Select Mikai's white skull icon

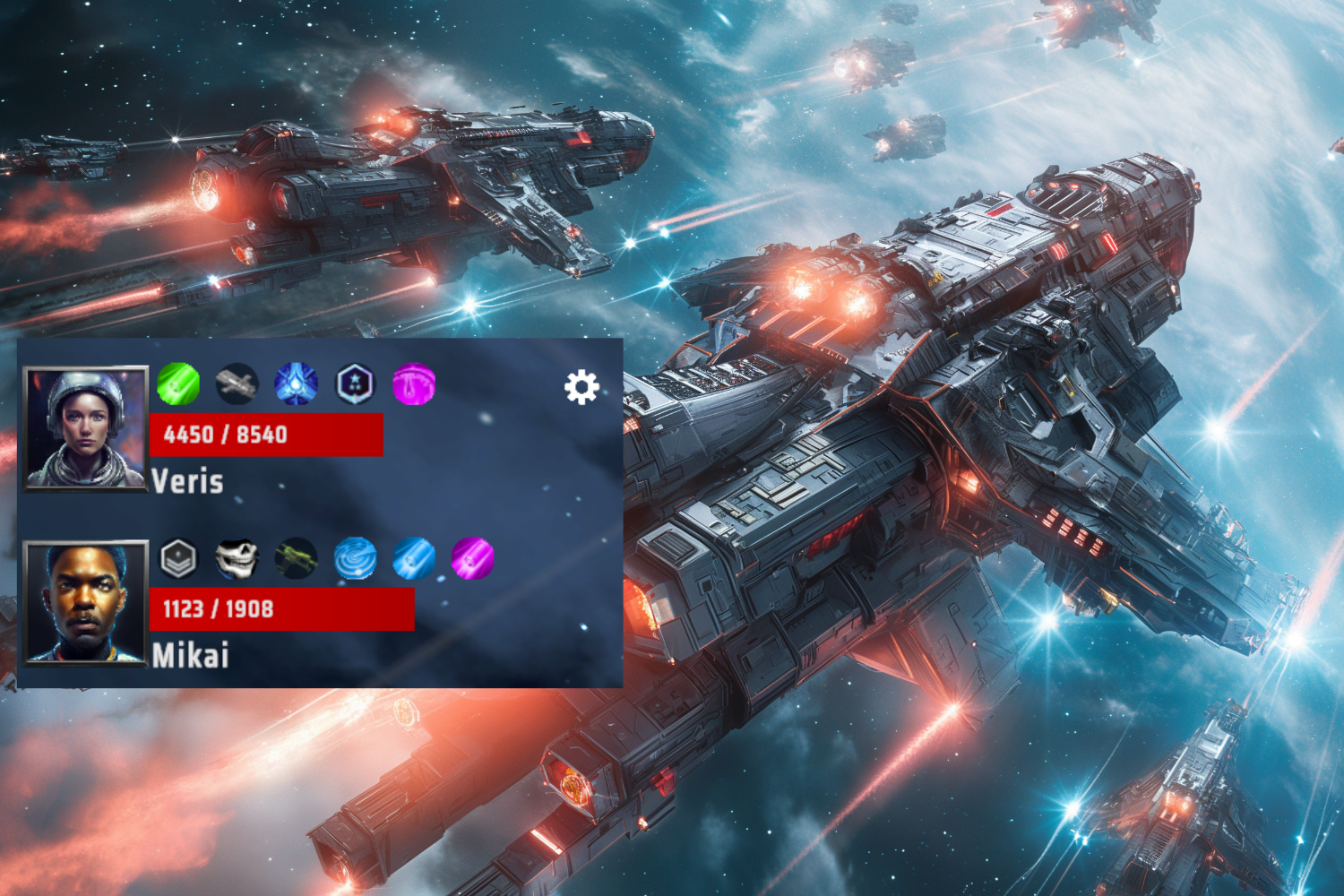(237, 558)
